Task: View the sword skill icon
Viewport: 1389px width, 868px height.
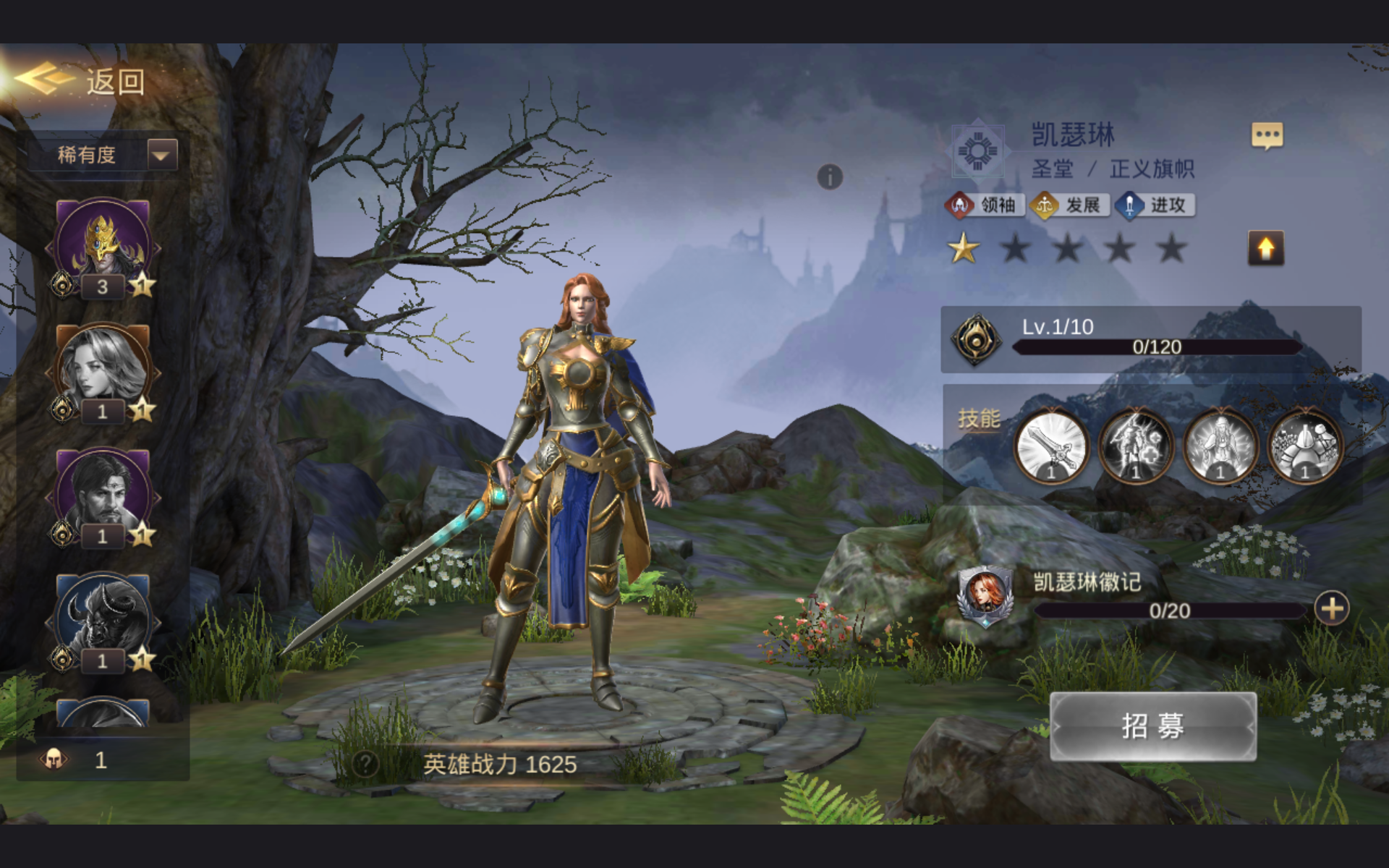Action: click(x=1051, y=446)
